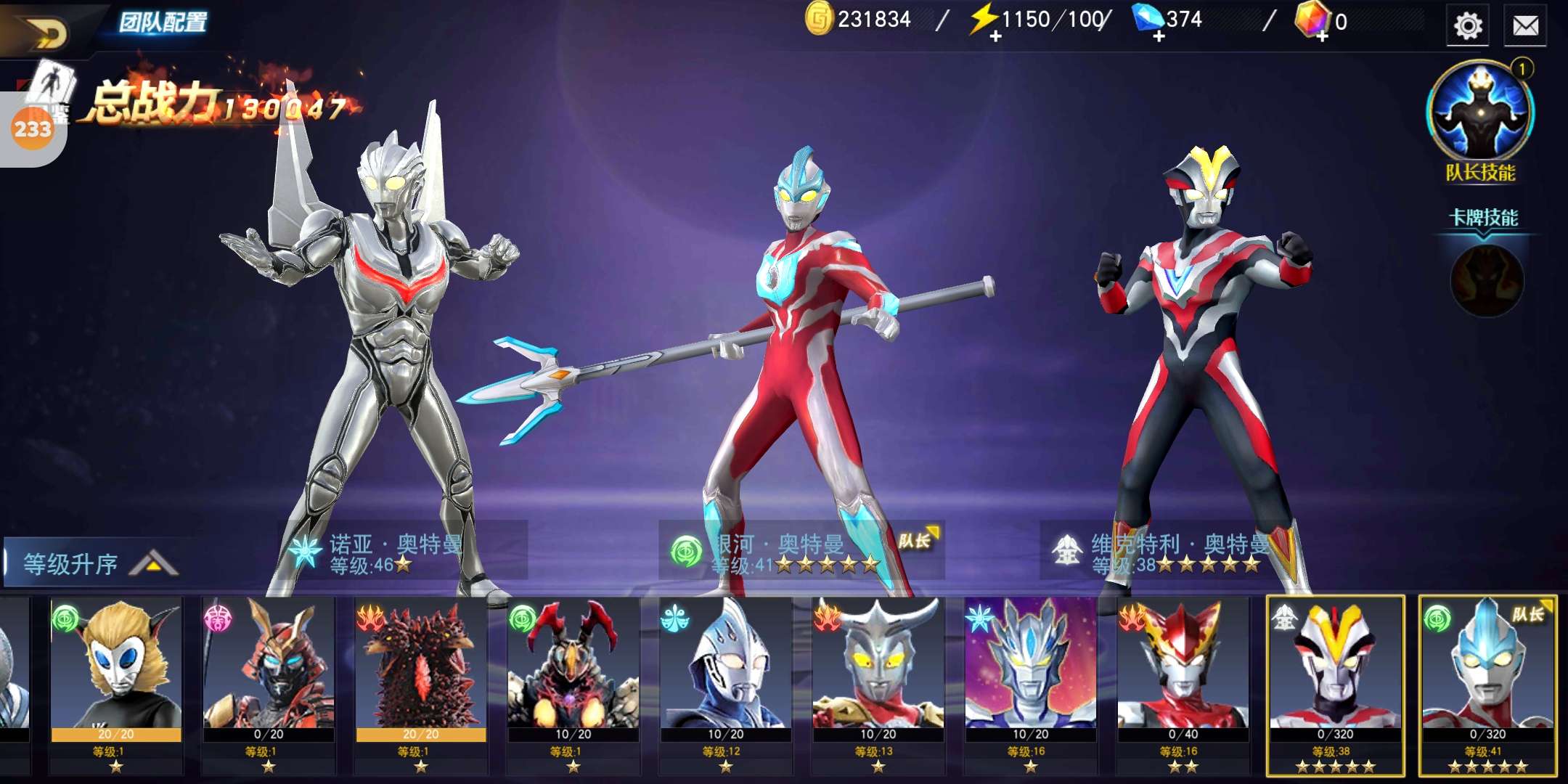Screen dimensions: 1568x784
Task: Choose the red samurai armor character card
Action: pyautogui.click(x=269, y=682)
